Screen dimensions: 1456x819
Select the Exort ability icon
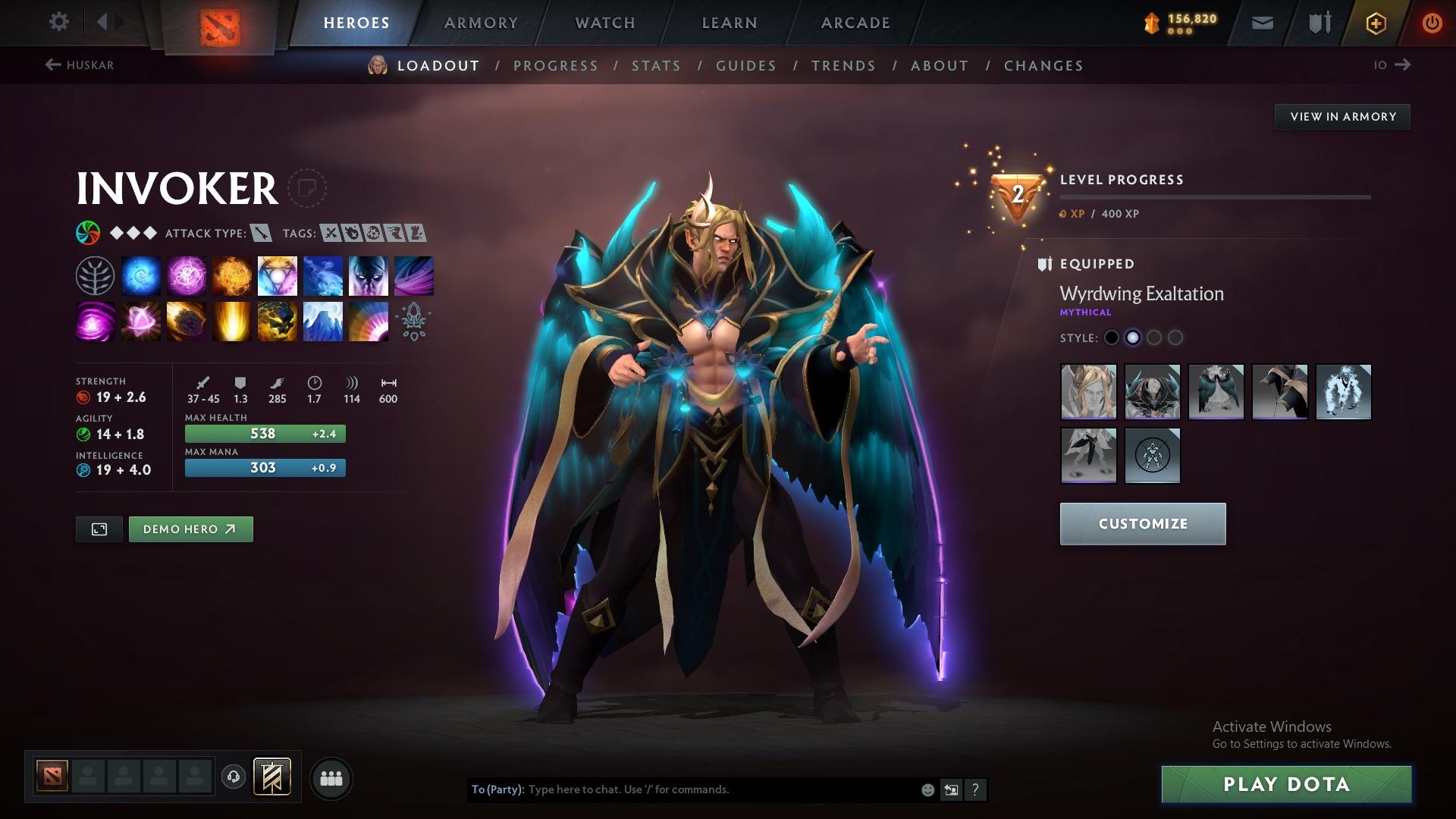231,275
